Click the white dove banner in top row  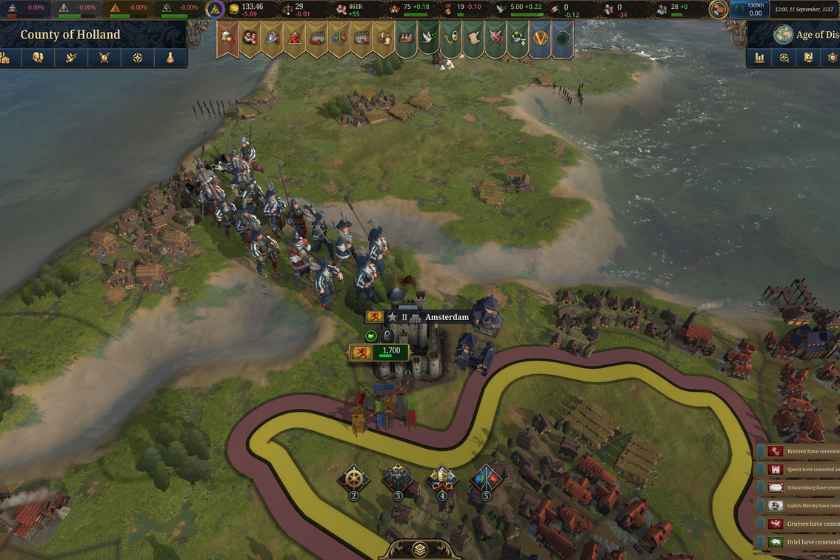[428, 39]
